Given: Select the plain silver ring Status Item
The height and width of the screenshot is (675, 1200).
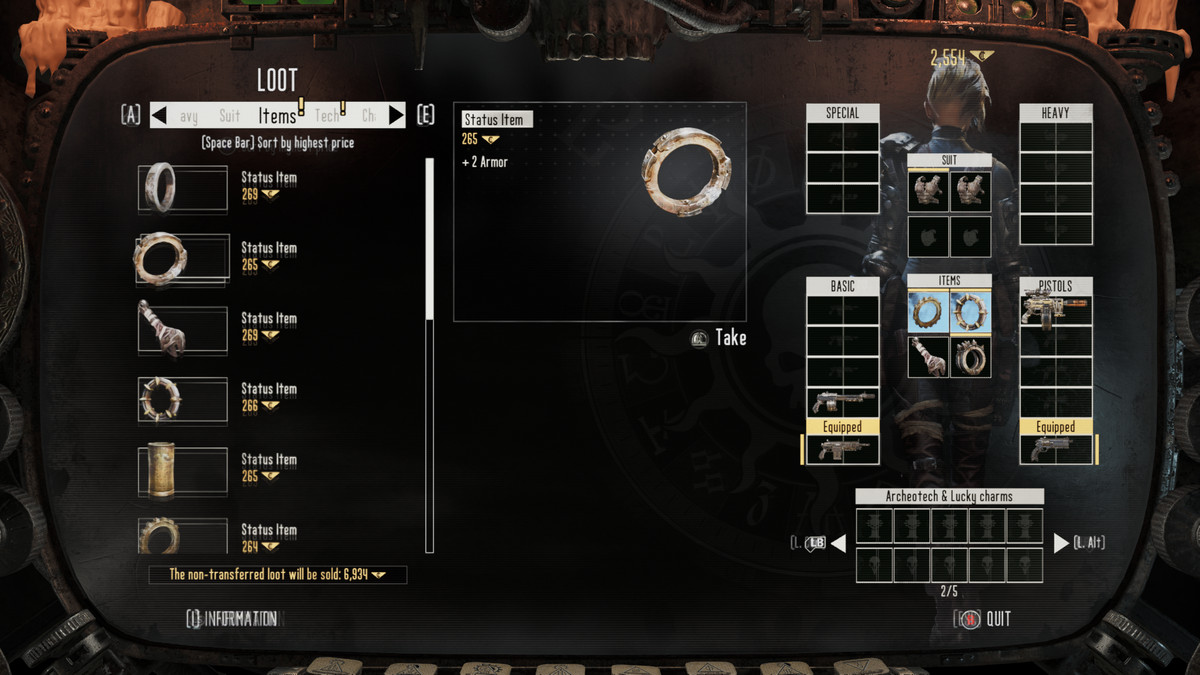Looking at the screenshot, I should (x=183, y=186).
